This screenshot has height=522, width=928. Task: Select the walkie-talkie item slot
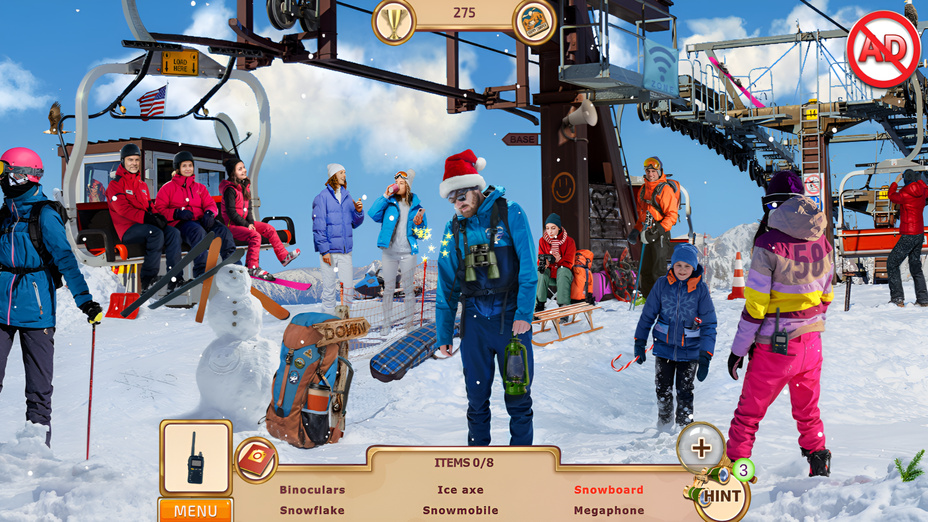point(196,458)
